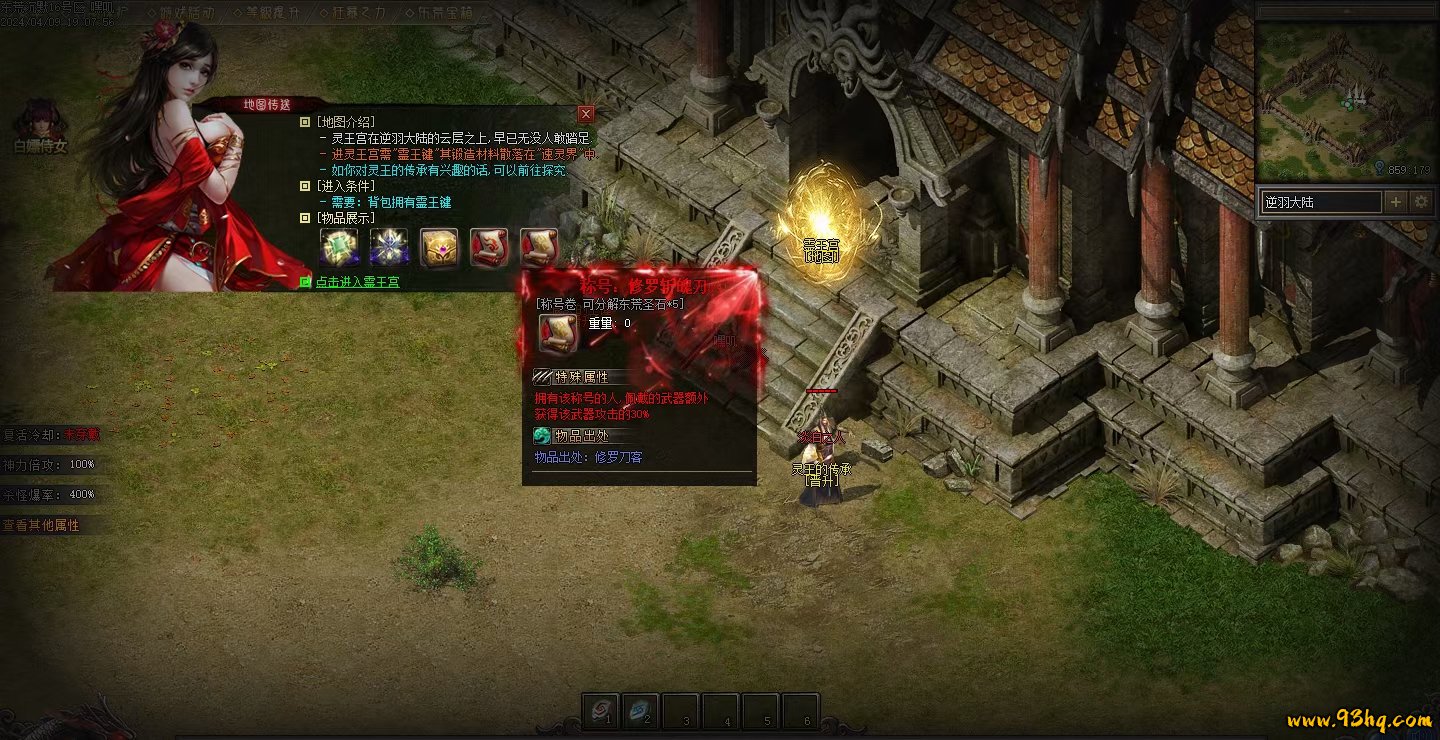Use the red stone in hotbar slot 1
Viewport: 1440px width, 740px height.
(601, 709)
